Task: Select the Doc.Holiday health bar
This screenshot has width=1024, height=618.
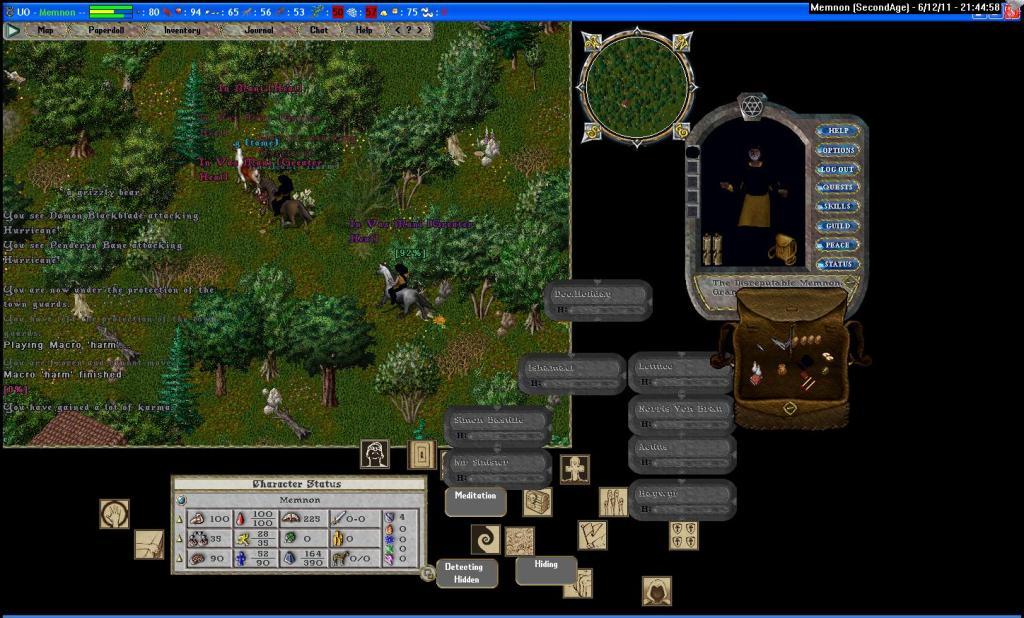Action: (x=599, y=299)
